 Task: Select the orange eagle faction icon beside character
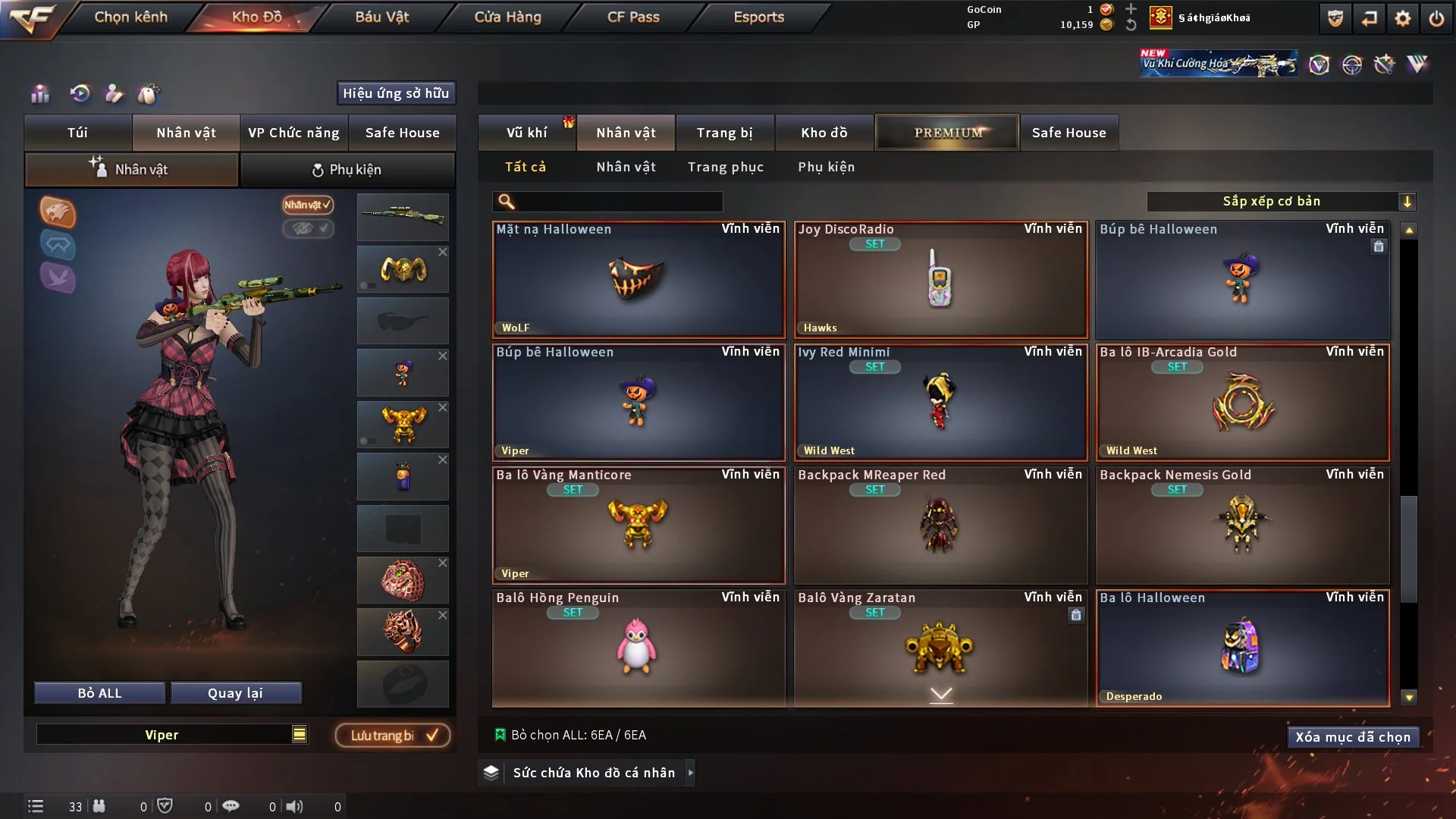tap(58, 213)
